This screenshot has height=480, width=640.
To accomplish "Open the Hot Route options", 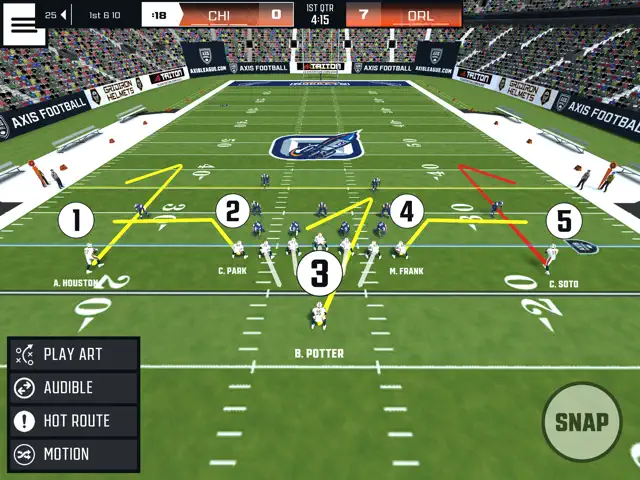I will point(74,421).
